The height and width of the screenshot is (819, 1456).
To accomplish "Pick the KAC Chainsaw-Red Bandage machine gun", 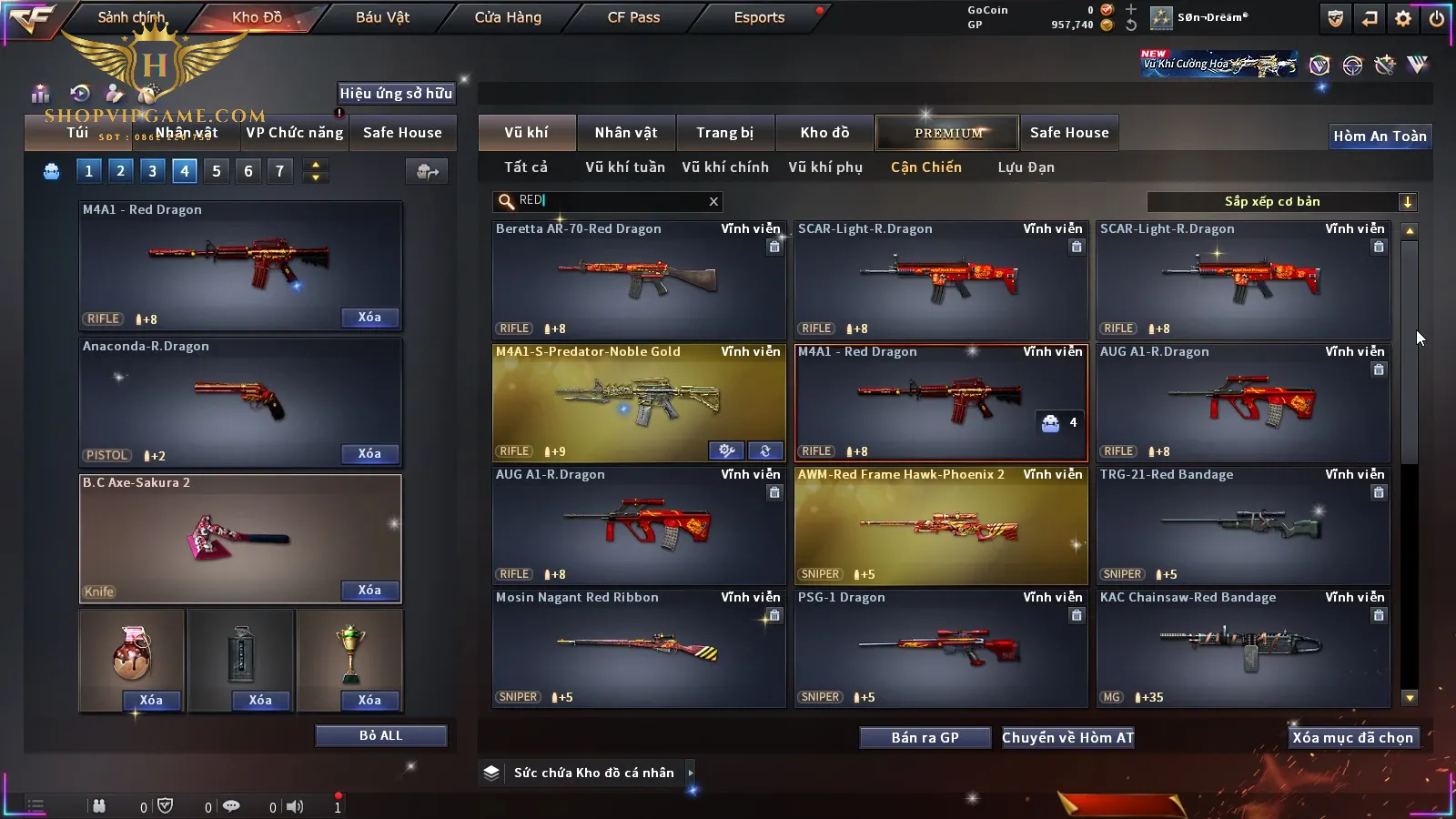I will [1243, 648].
